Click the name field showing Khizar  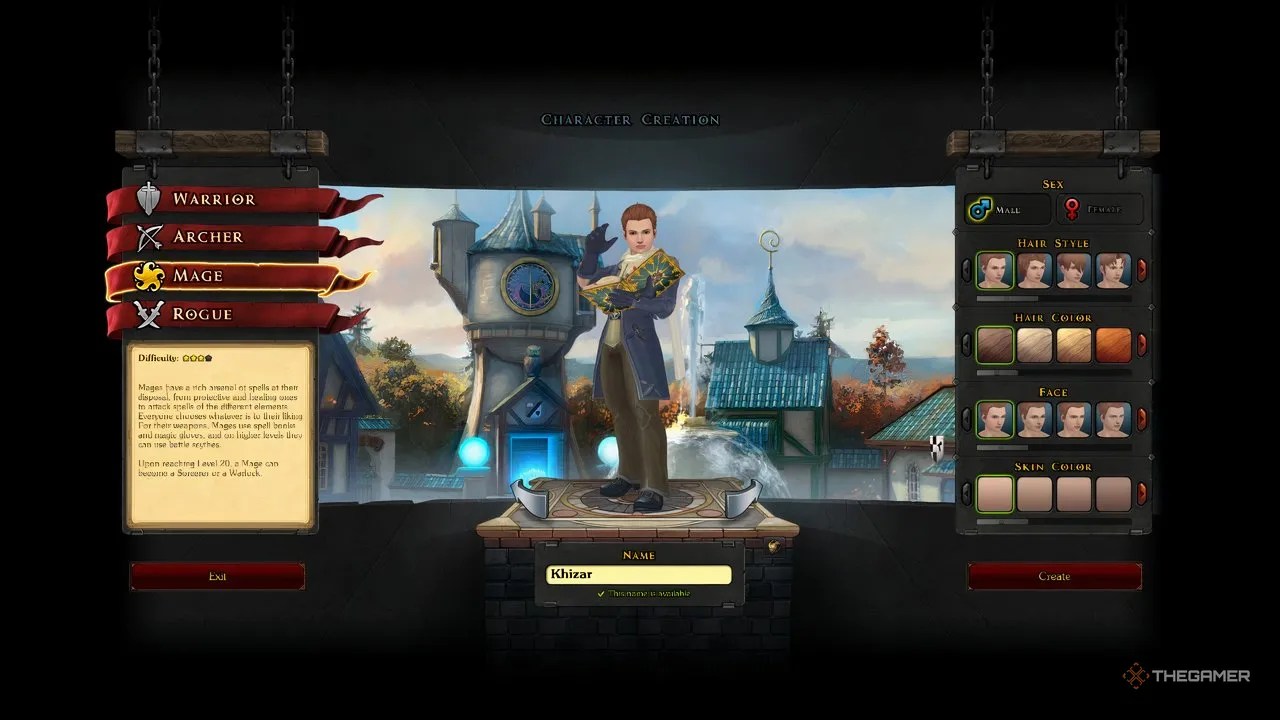[x=637, y=575]
